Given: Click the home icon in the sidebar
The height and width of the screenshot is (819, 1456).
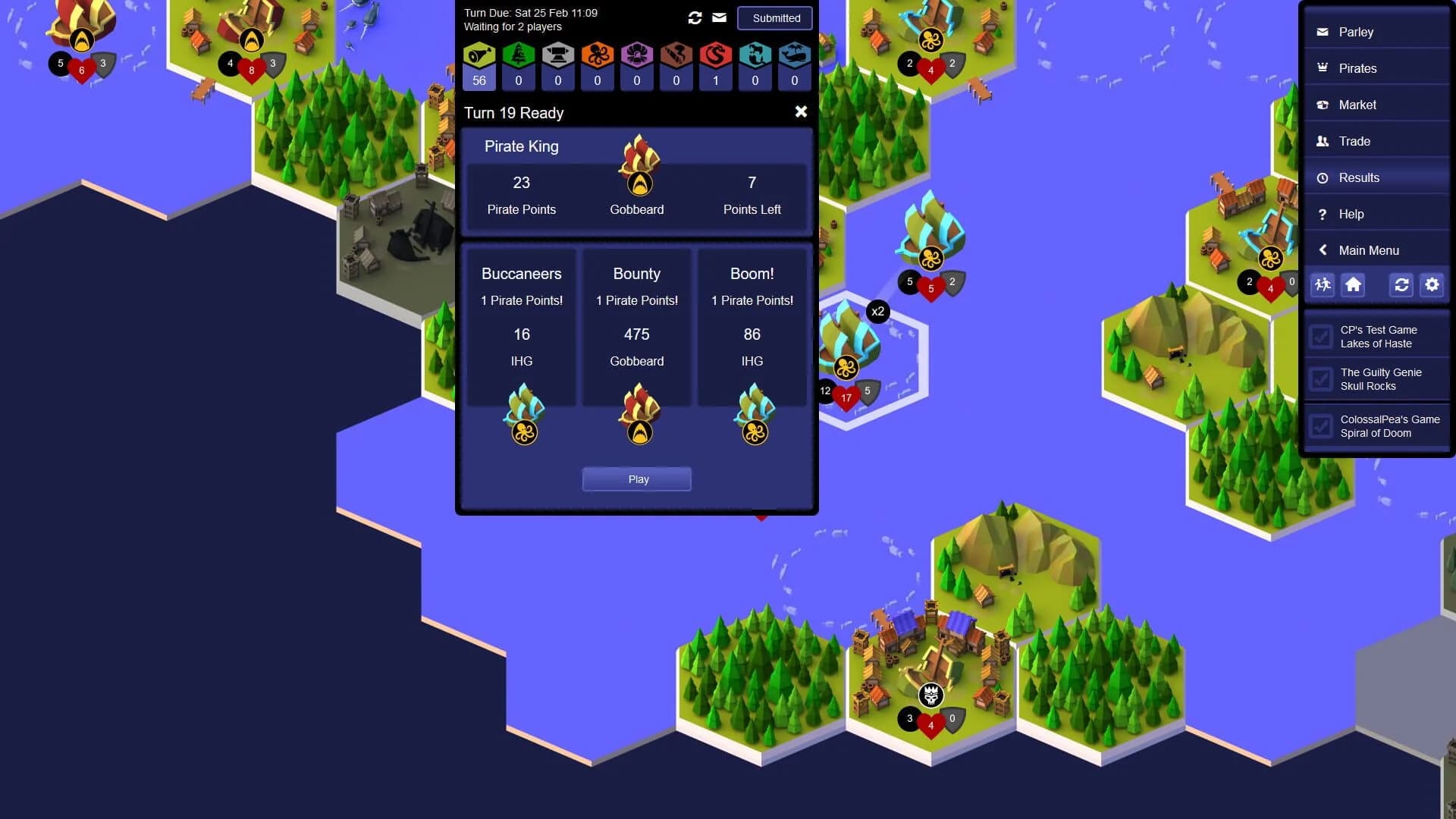Looking at the screenshot, I should (1354, 285).
